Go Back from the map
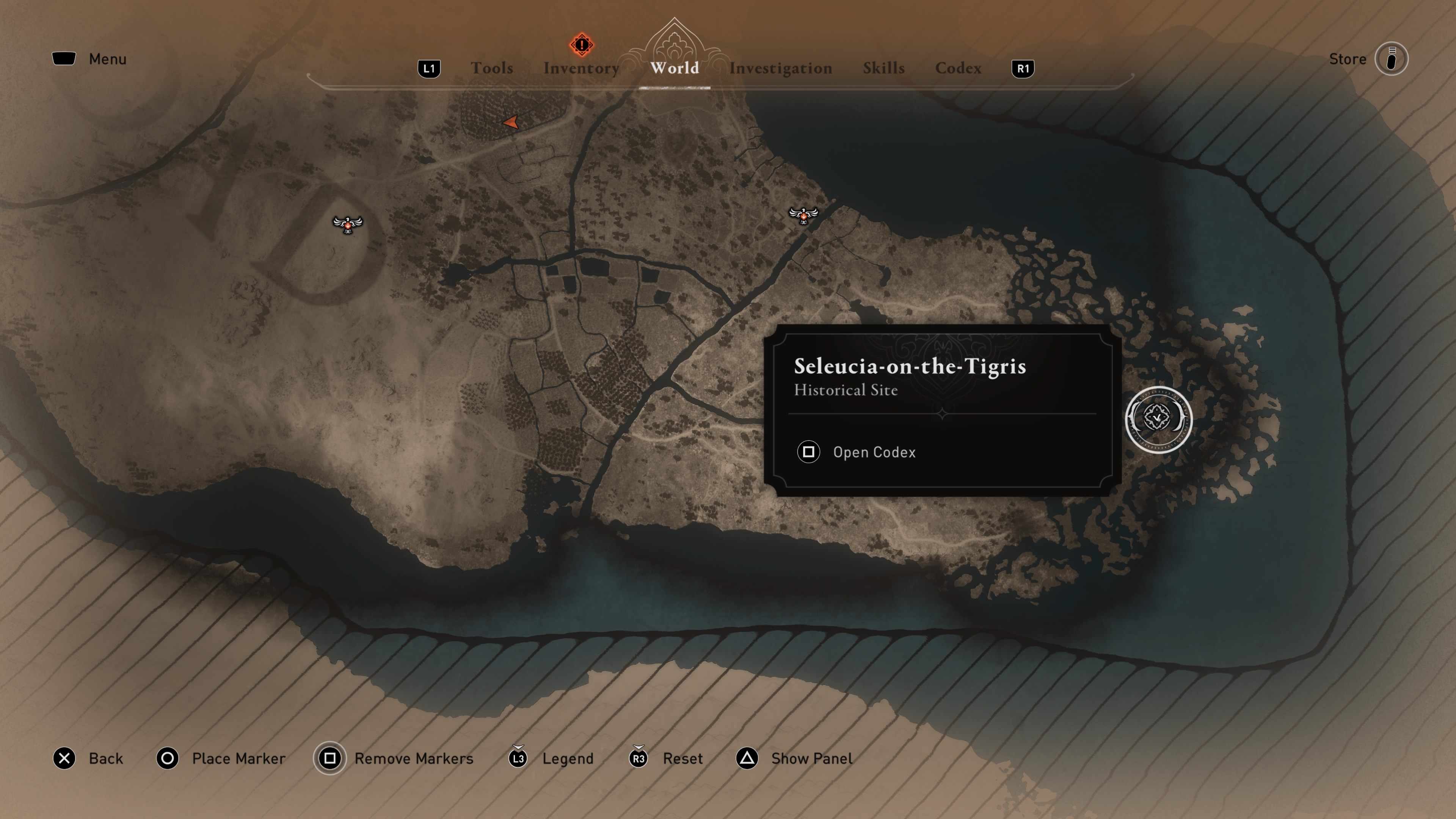This screenshot has height=819, width=1456. [x=88, y=758]
